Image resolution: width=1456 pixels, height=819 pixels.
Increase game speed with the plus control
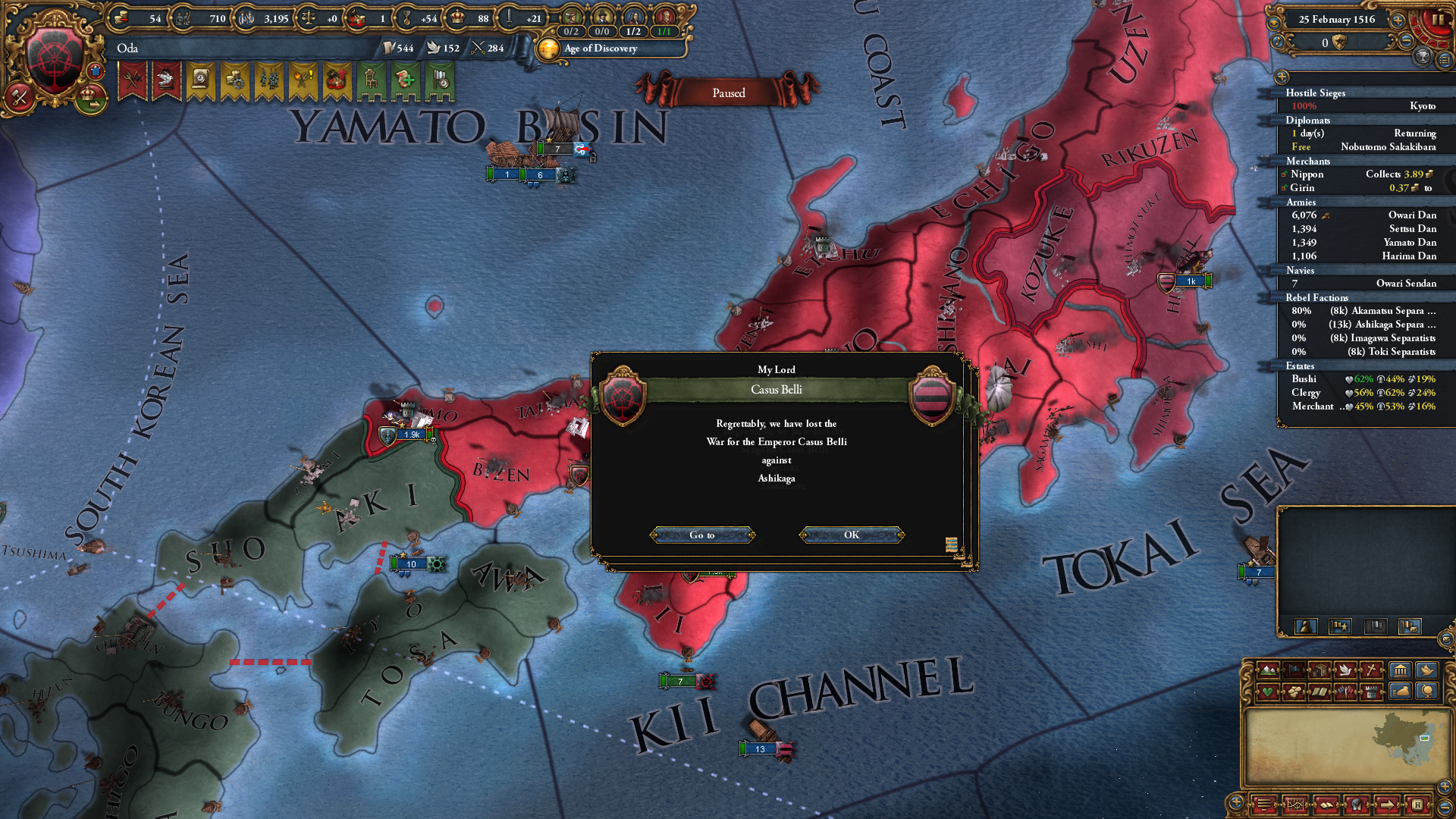(1398, 21)
